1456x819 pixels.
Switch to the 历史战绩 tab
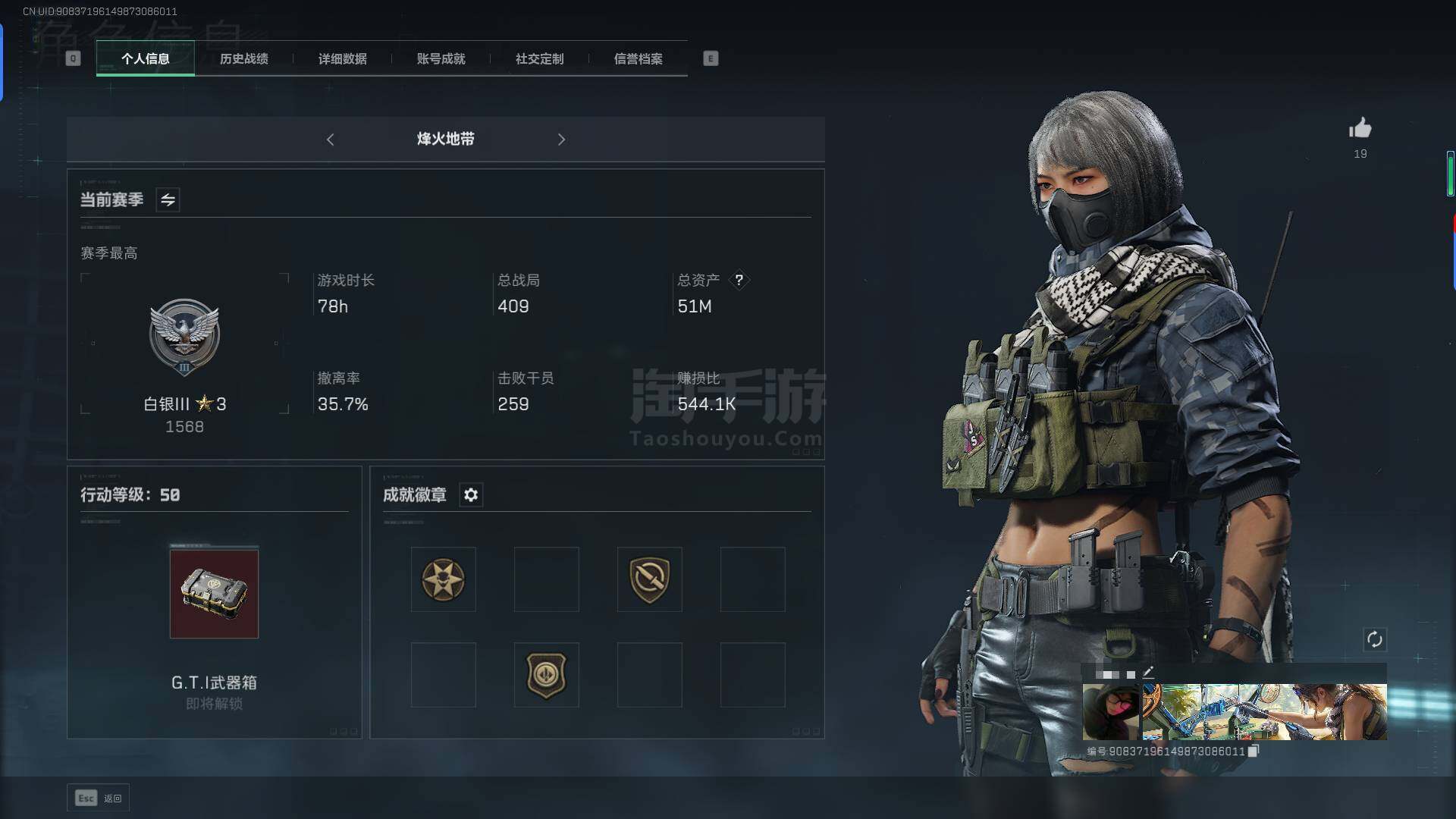tap(243, 58)
